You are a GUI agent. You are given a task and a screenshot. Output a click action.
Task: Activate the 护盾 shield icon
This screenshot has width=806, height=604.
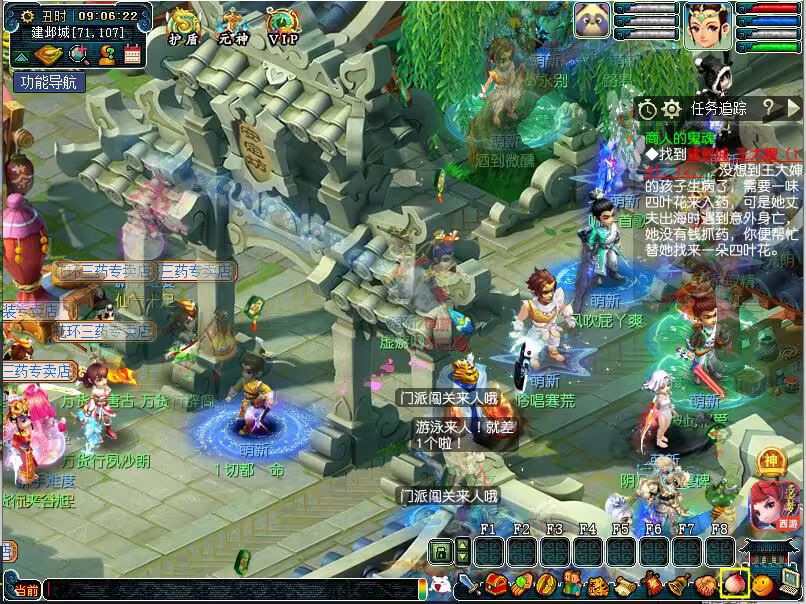[x=182, y=25]
